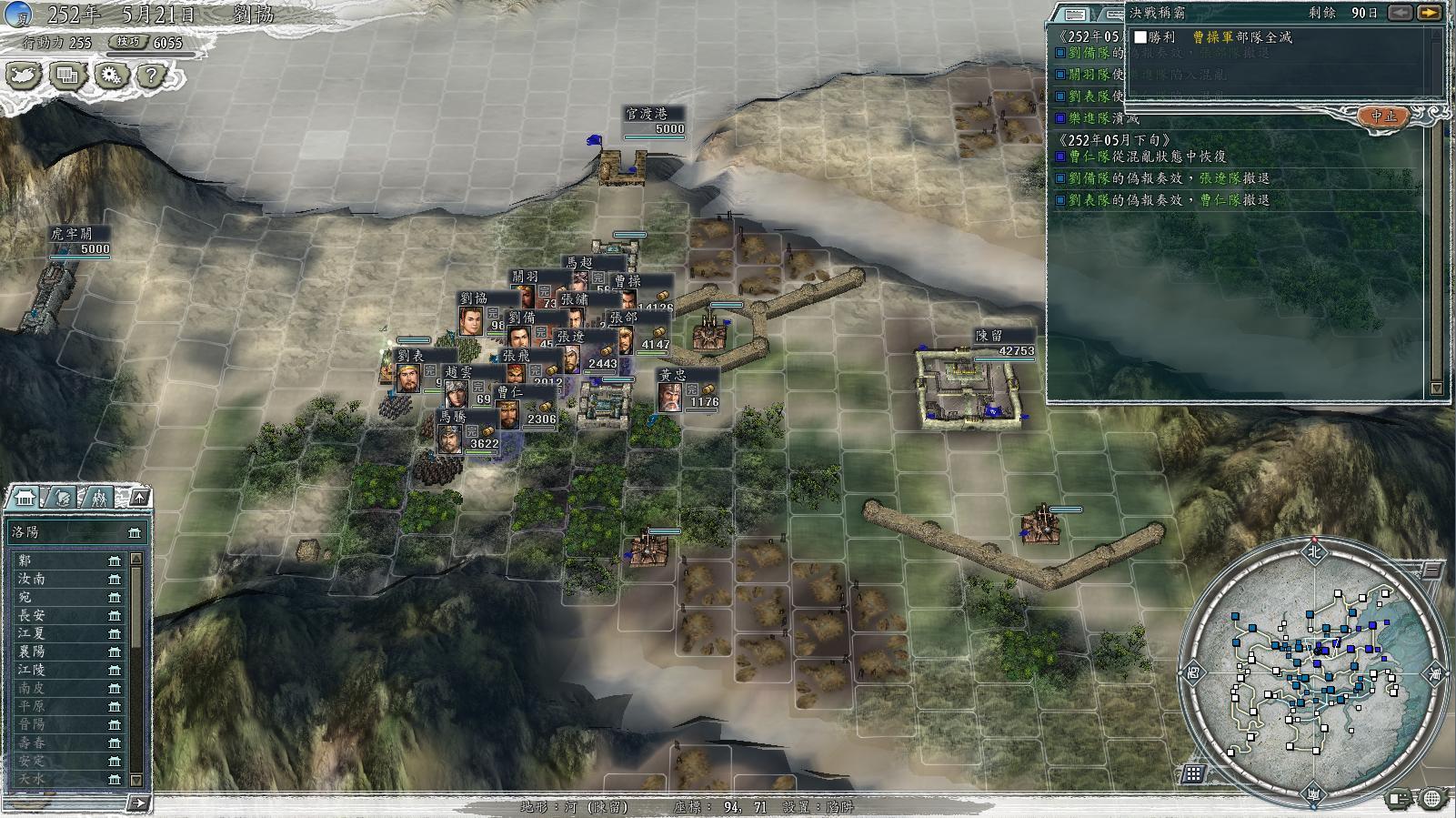Toggle the grid button beside the minimap
The image size is (1456, 818).
(x=1193, y=774)
